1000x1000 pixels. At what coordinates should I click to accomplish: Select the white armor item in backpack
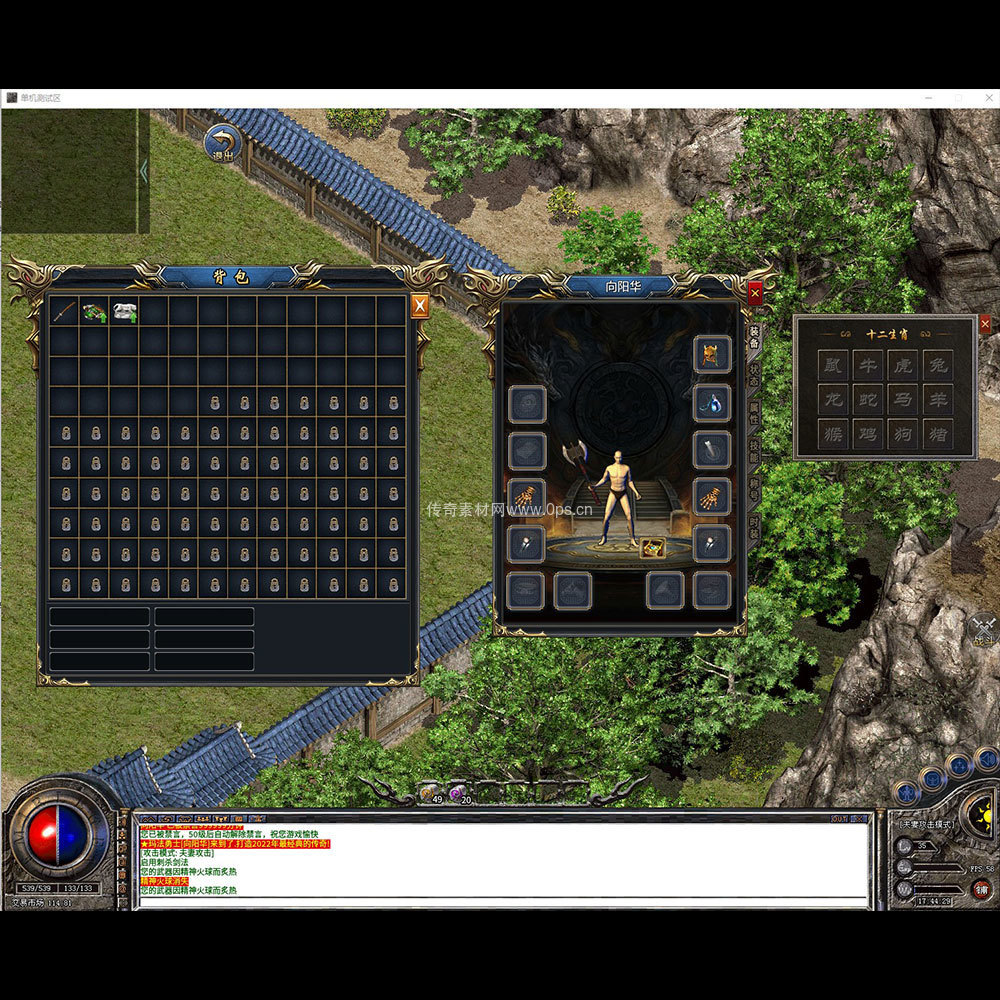point(125,311)
